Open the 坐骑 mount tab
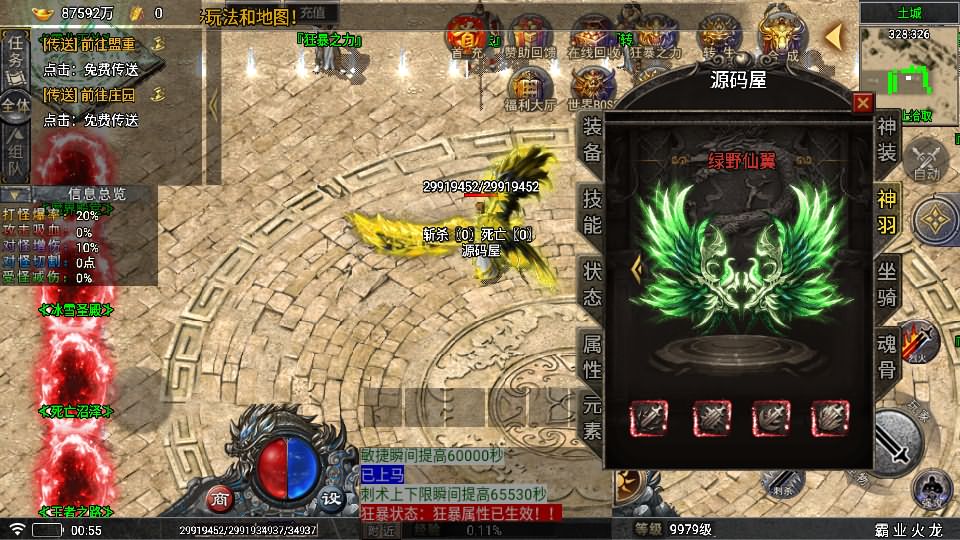 click(x=887, y=283)
